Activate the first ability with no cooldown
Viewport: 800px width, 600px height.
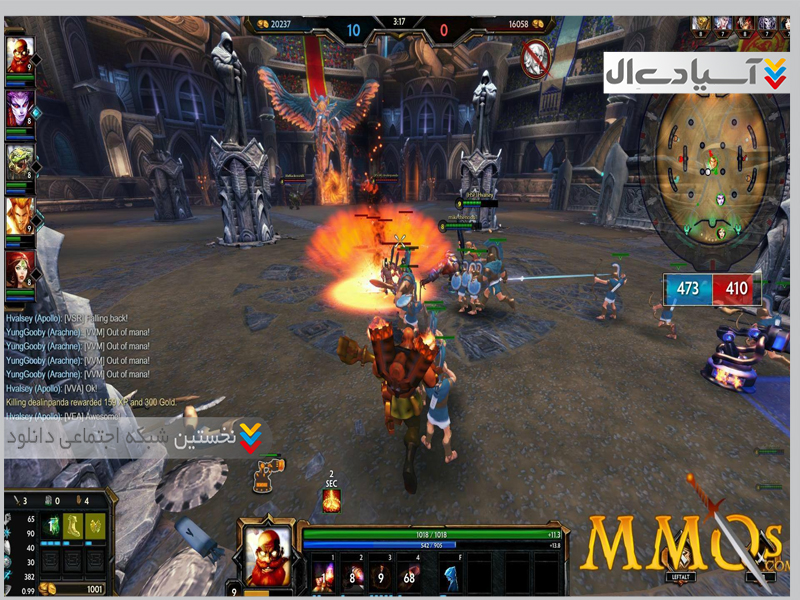point(323,575)
